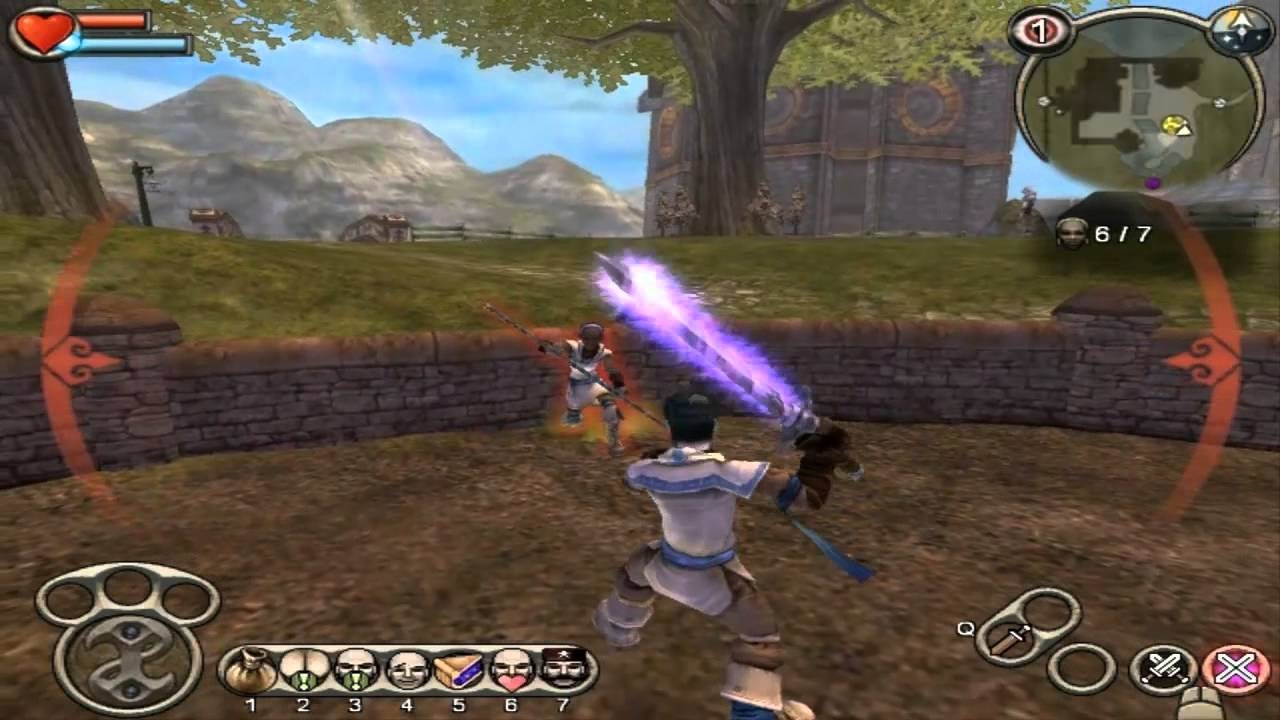This screenshot has height=720, width=1280.
Task: Click the purple dot marker below the minimap
Action: tap(1152, 183)
